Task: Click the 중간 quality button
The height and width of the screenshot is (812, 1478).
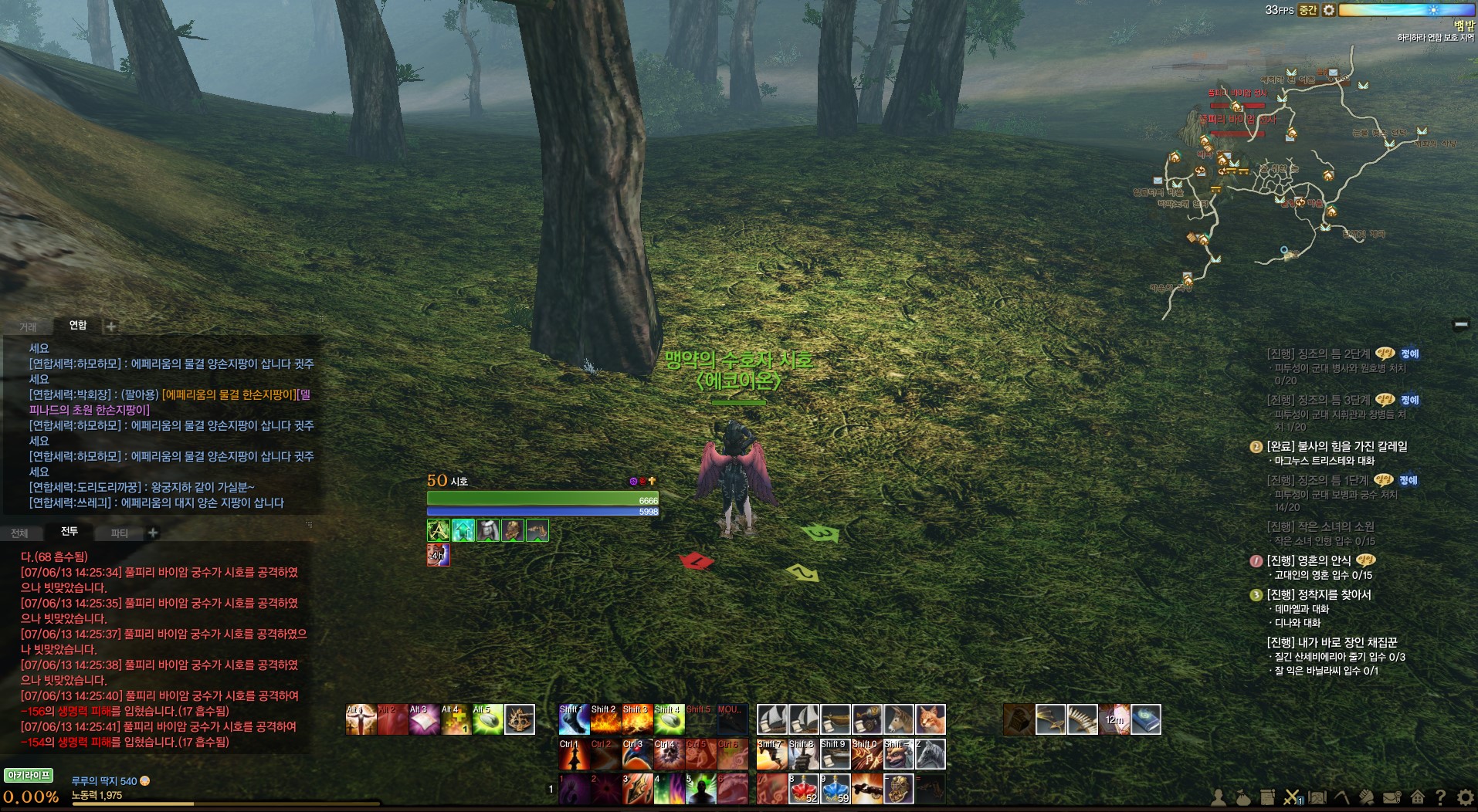Action: click(x=1307, y=10)
